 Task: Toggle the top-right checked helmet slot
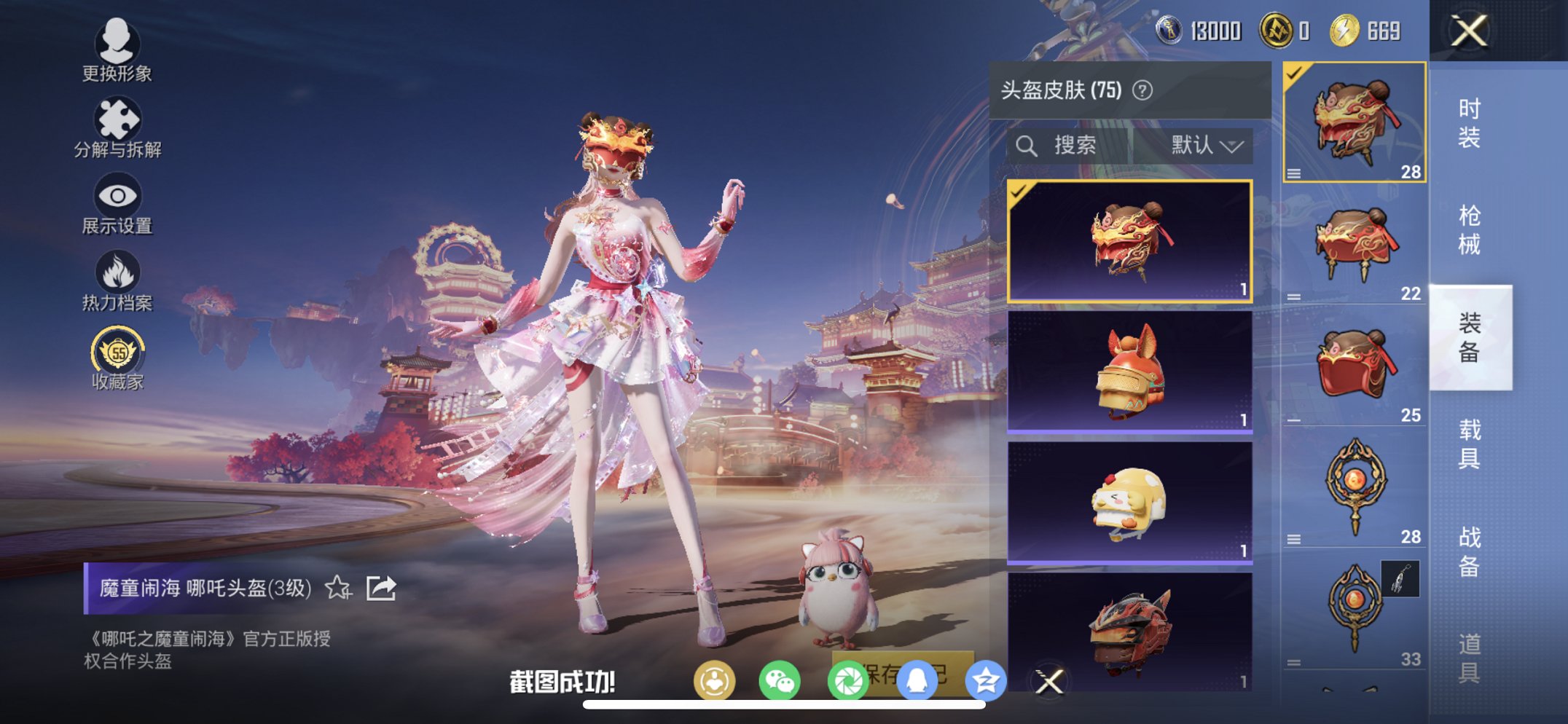click(x=1355, y=124)
